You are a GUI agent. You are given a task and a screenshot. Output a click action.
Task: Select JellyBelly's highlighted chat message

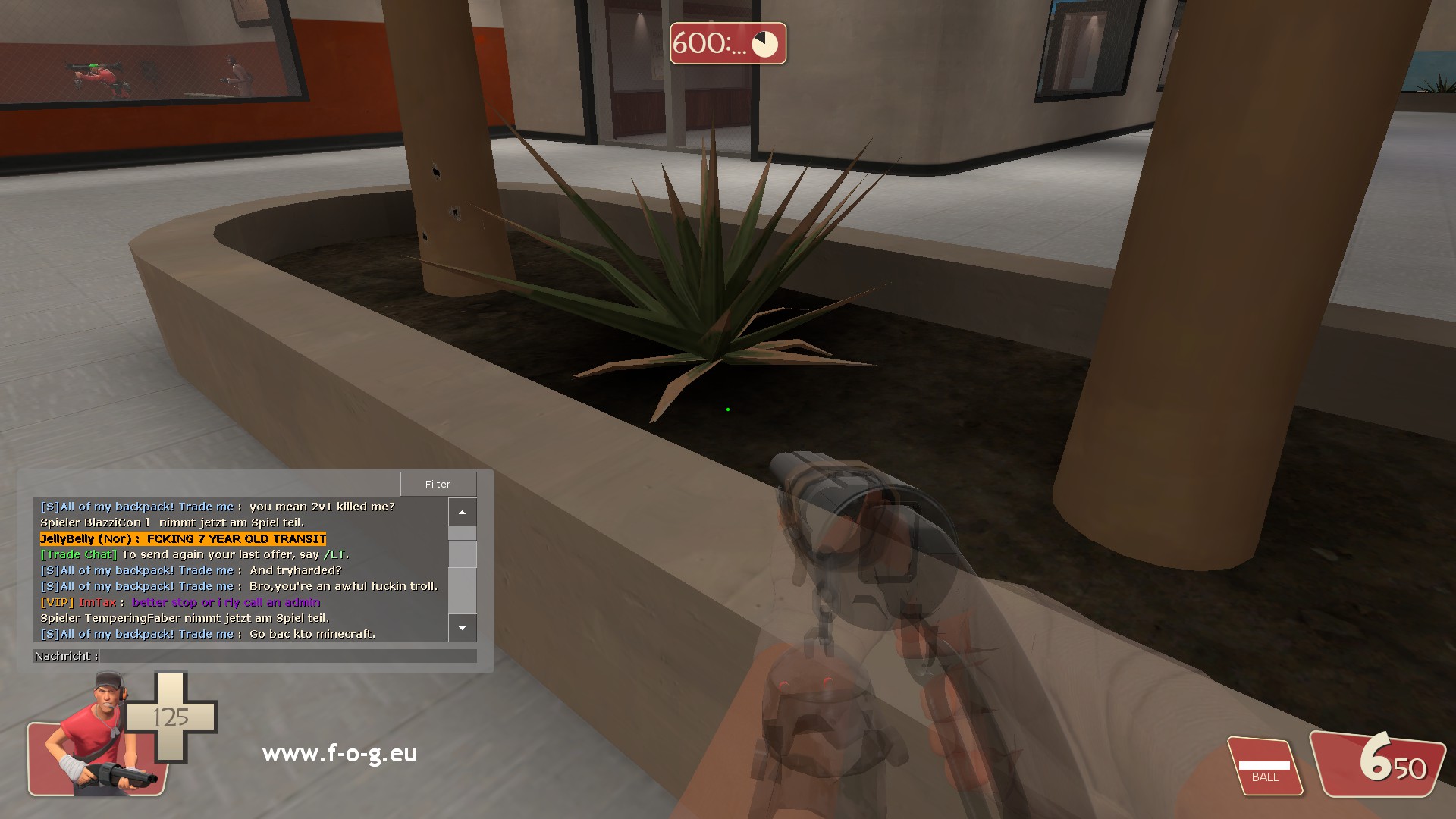183,539
